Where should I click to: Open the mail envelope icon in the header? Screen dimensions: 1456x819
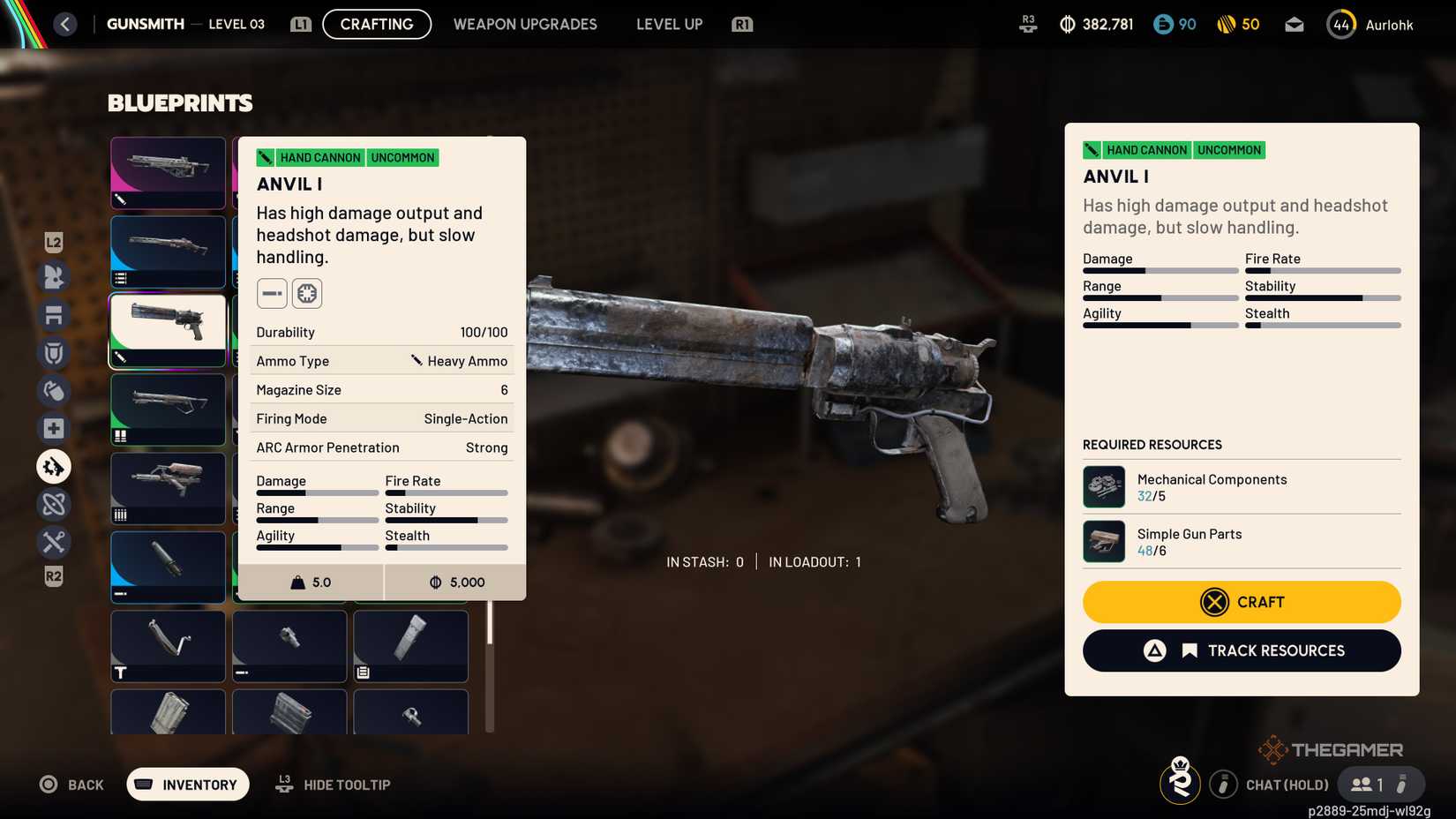coord(1294,24)
